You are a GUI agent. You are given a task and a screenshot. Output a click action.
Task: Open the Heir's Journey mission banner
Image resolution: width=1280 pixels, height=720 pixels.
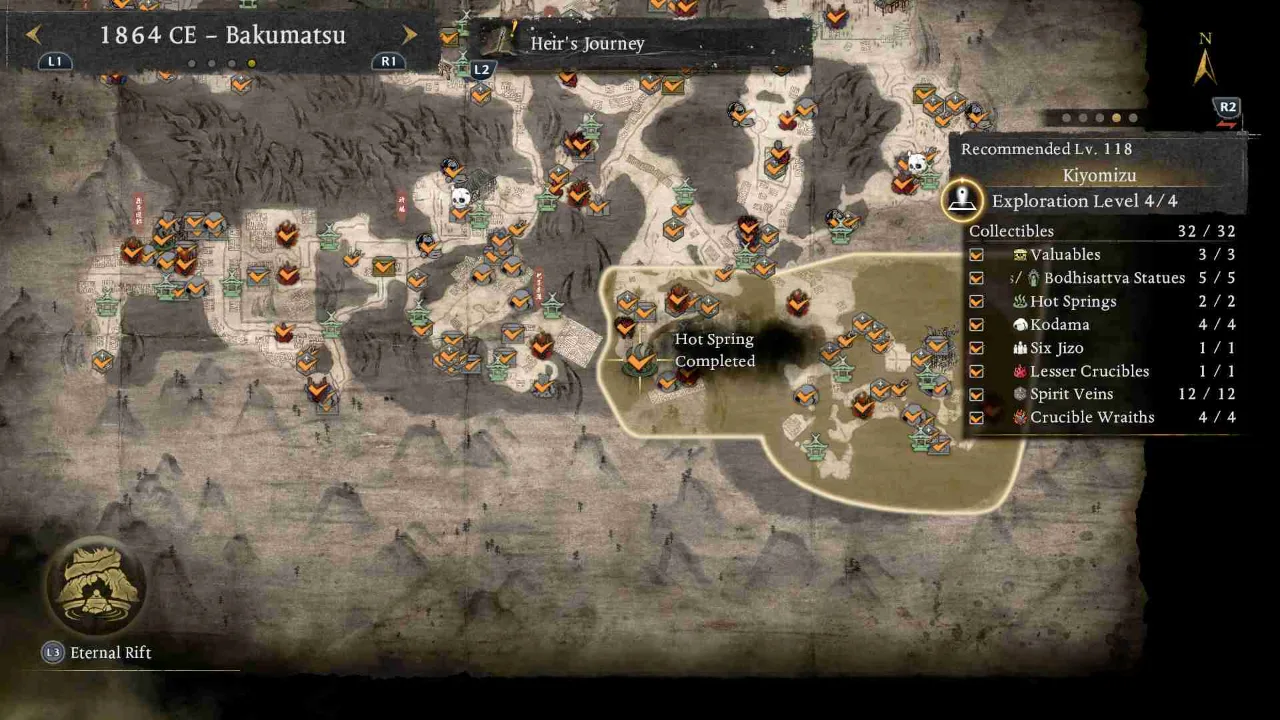(x=640, y=43)
